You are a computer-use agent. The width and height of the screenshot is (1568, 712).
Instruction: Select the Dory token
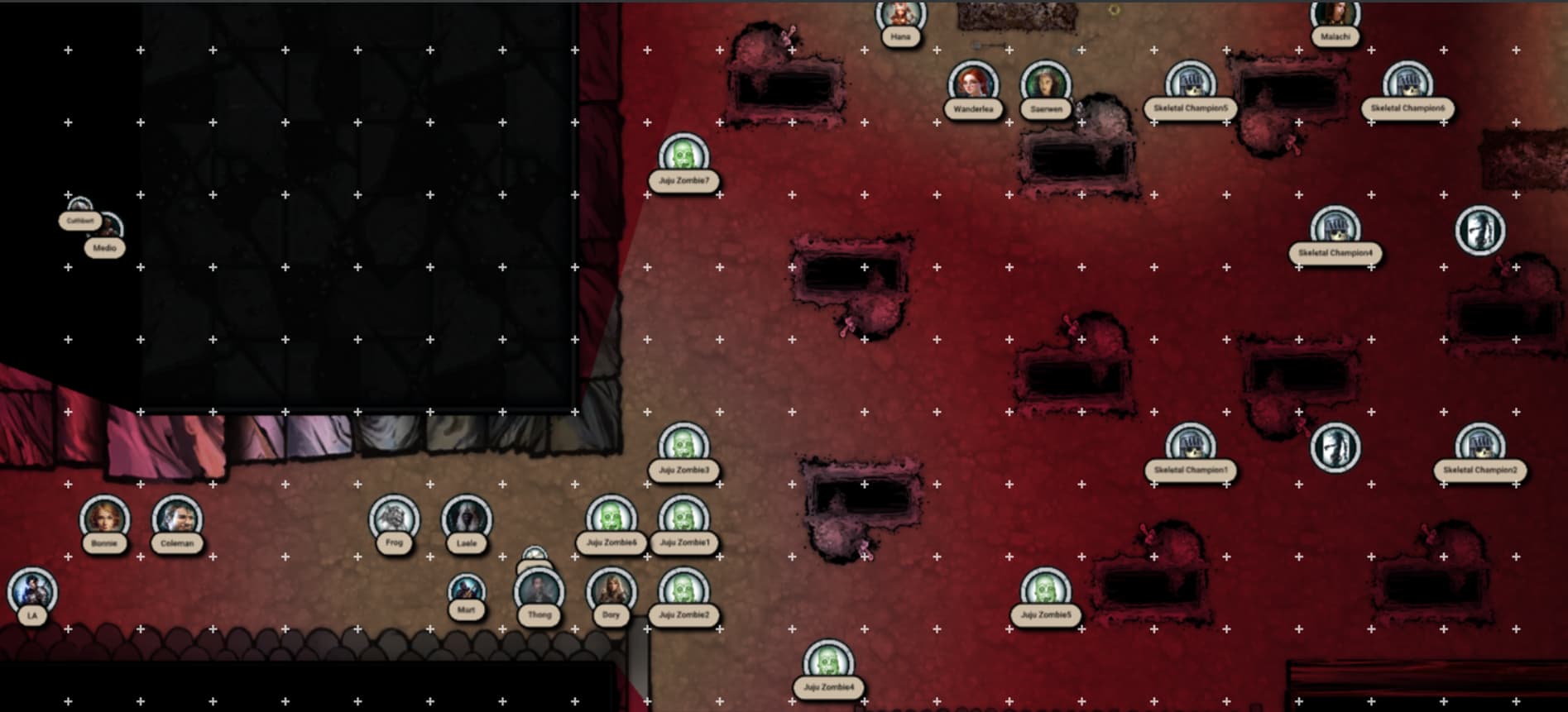coord(611,591)
